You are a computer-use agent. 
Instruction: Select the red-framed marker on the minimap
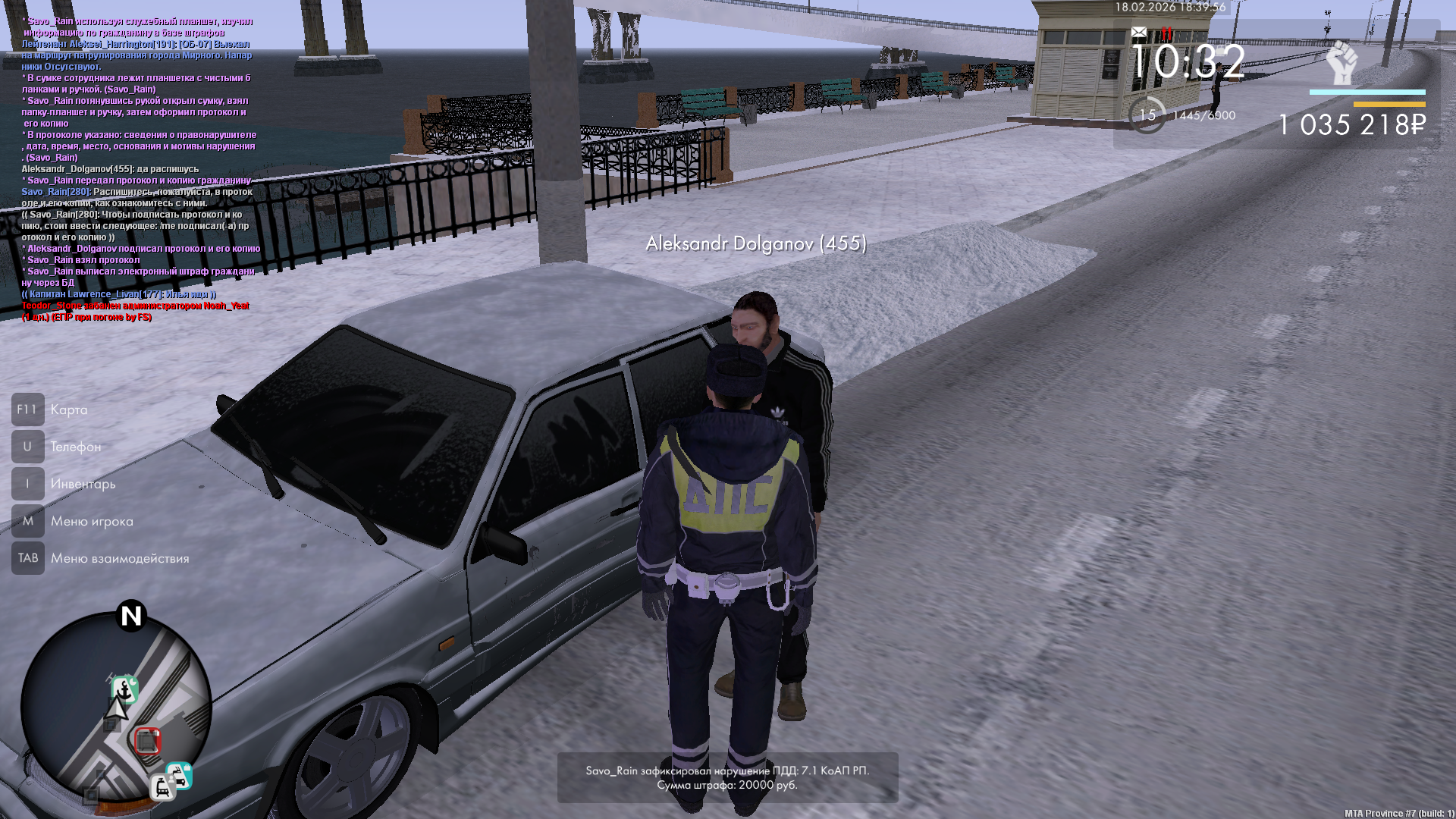click(x=148, y=740)
